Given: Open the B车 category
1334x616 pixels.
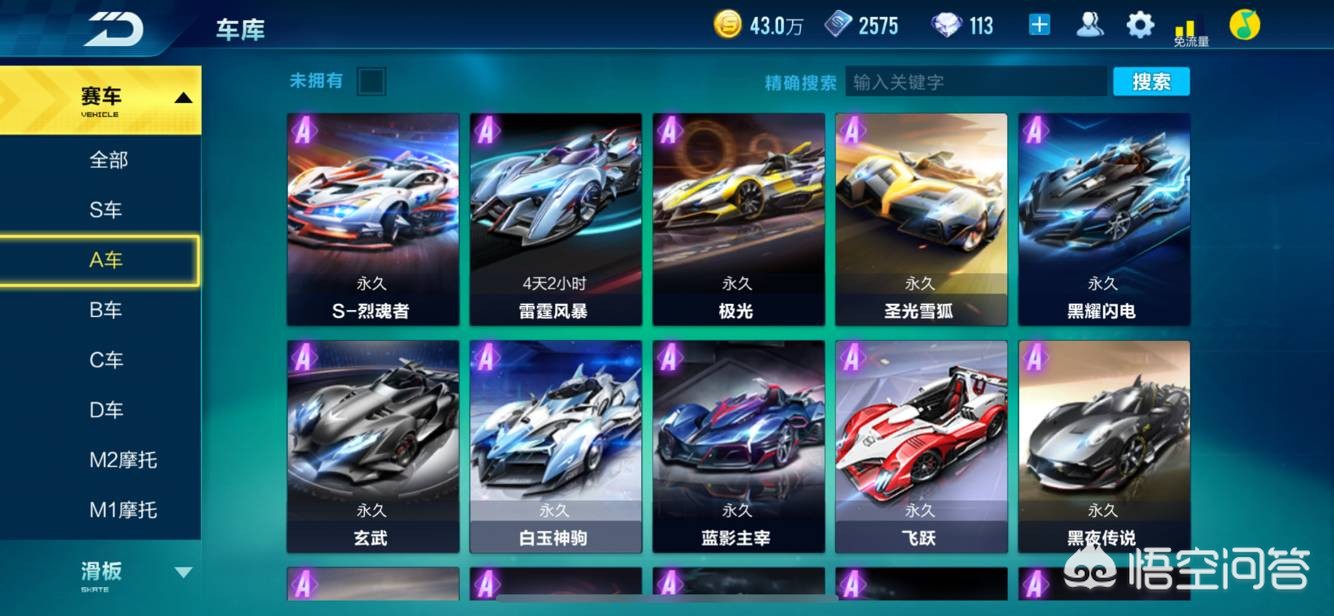Looking at the screenshot, I should pyautogui.click(x=105, y=310).
